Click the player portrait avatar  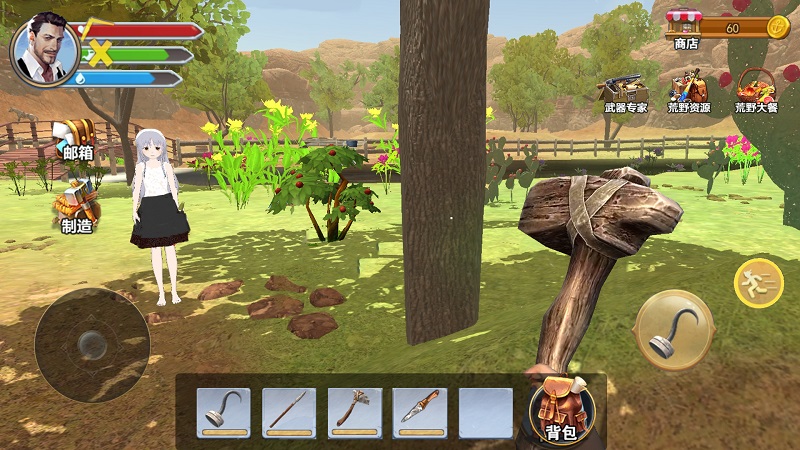(x=44, y=49)
